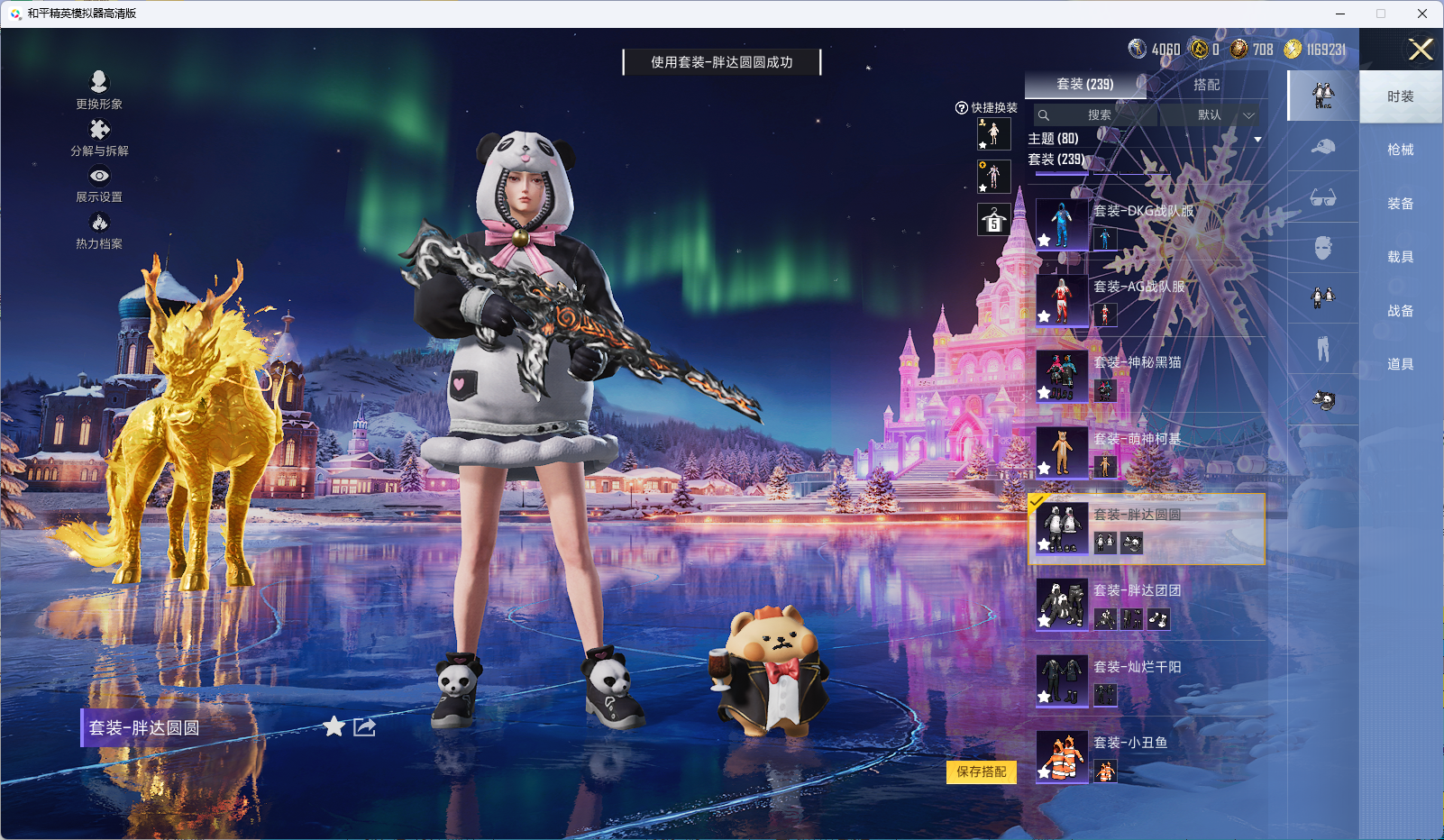Select the face accessory category icon

coord(1323,250)
